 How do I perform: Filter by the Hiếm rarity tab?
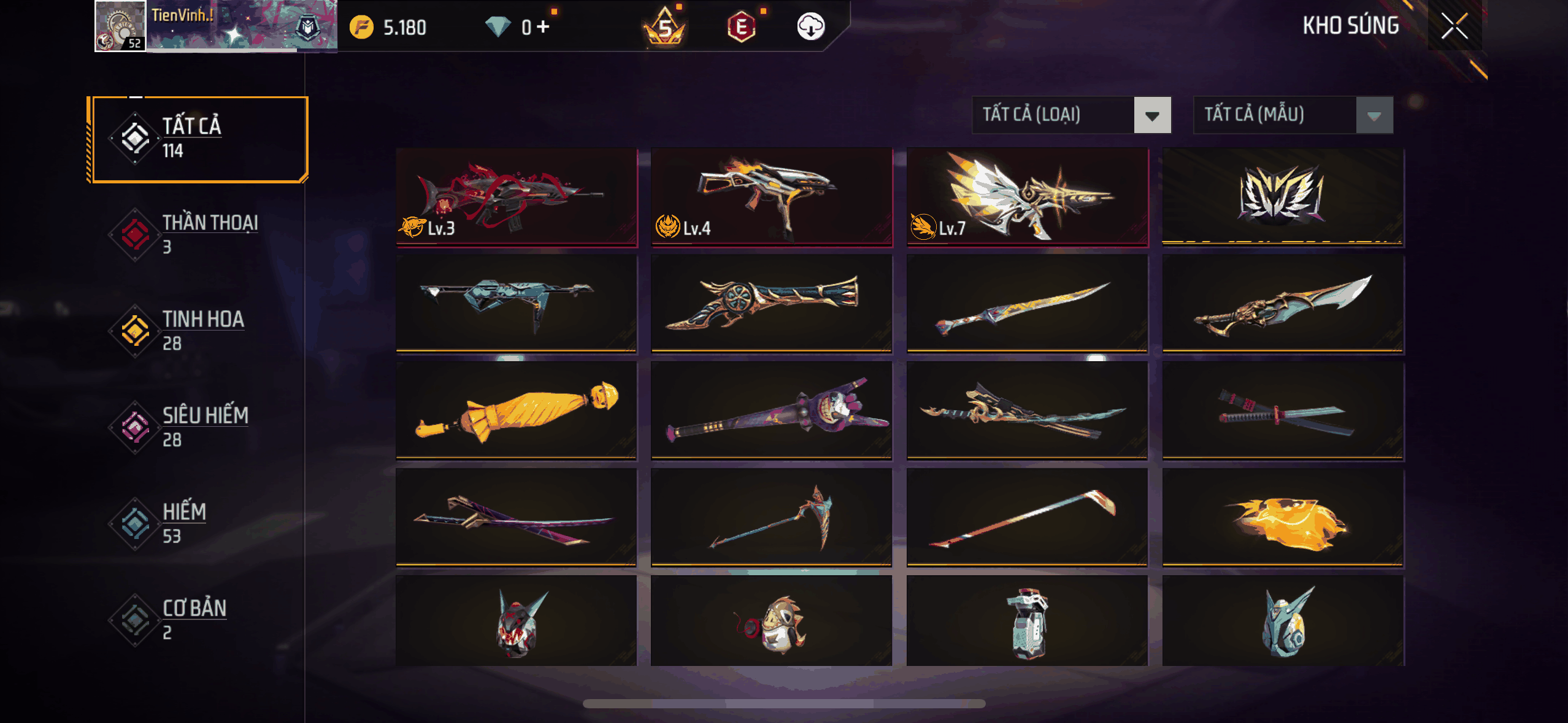click(198, 523)
